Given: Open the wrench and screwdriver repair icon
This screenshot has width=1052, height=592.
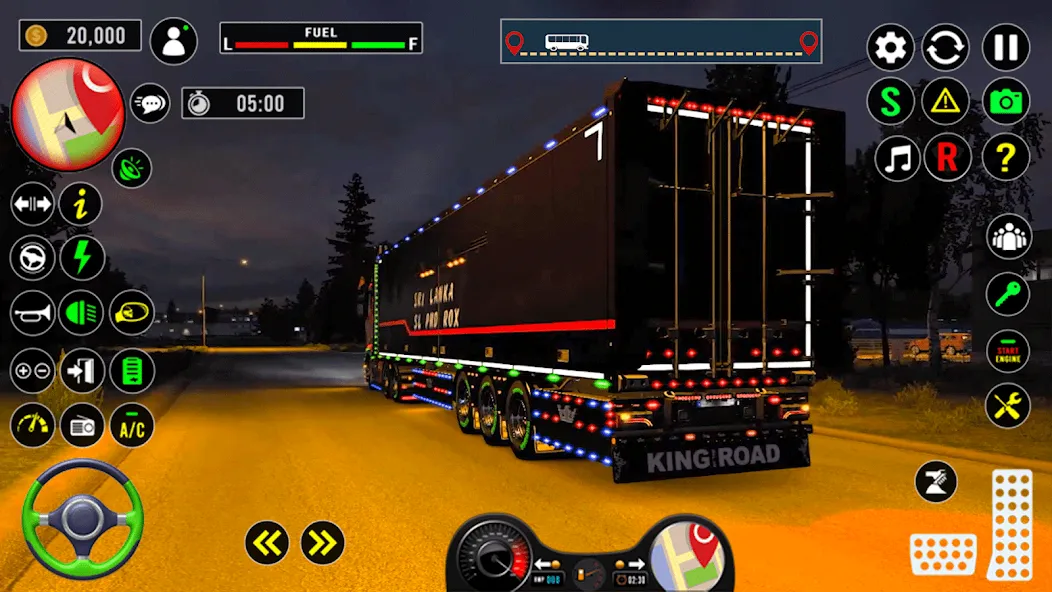Looking at the screenshot, I should [1008, 406].
